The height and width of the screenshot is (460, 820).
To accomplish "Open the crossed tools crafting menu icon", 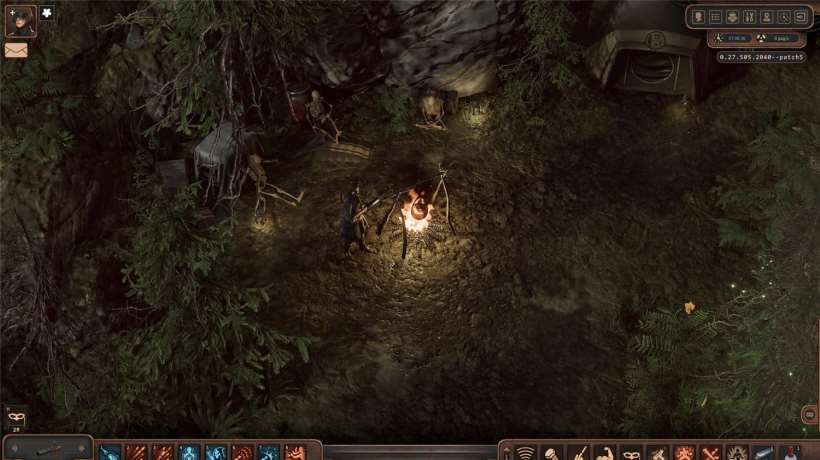I will pos(750,17).
